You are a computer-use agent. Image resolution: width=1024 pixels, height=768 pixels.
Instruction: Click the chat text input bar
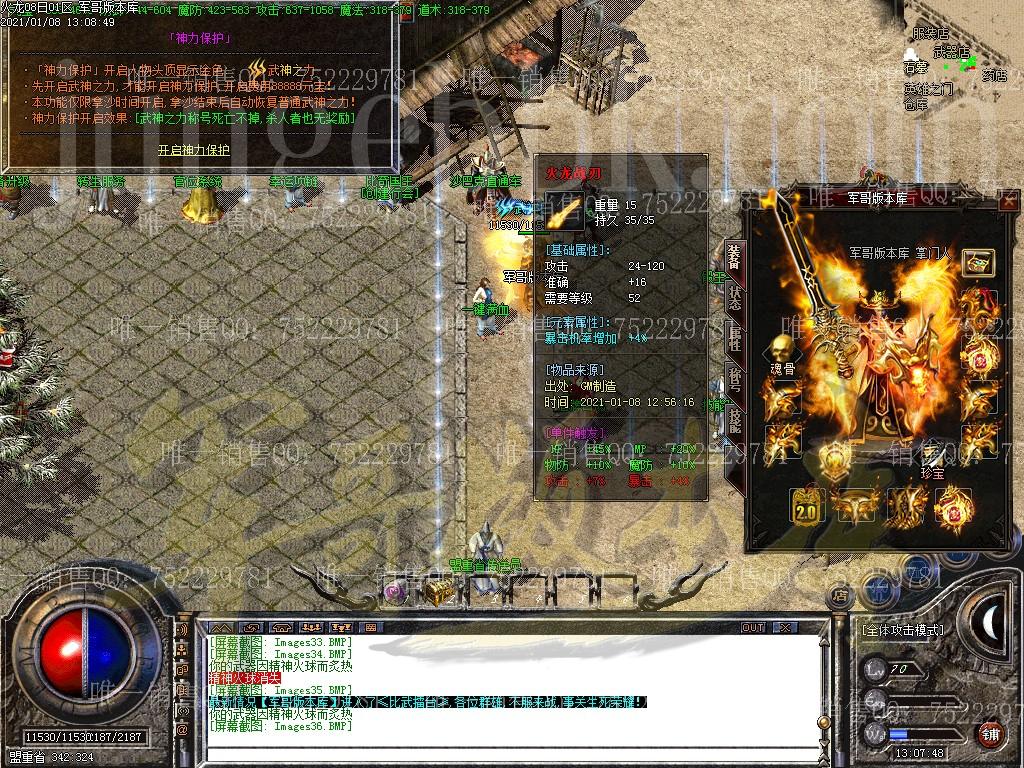(x=500, y=754)
